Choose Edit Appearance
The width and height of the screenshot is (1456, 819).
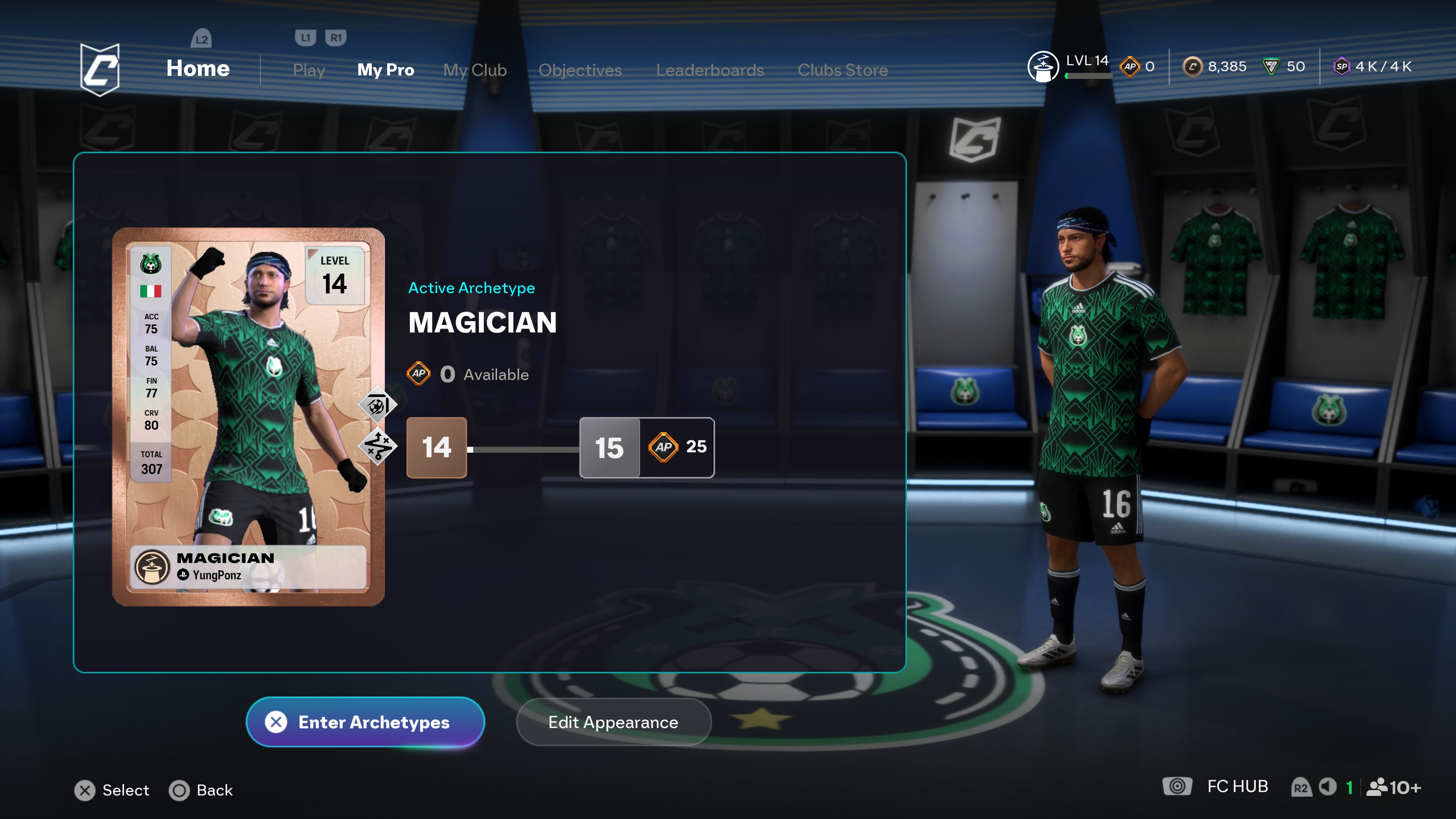tap(613, 722)
